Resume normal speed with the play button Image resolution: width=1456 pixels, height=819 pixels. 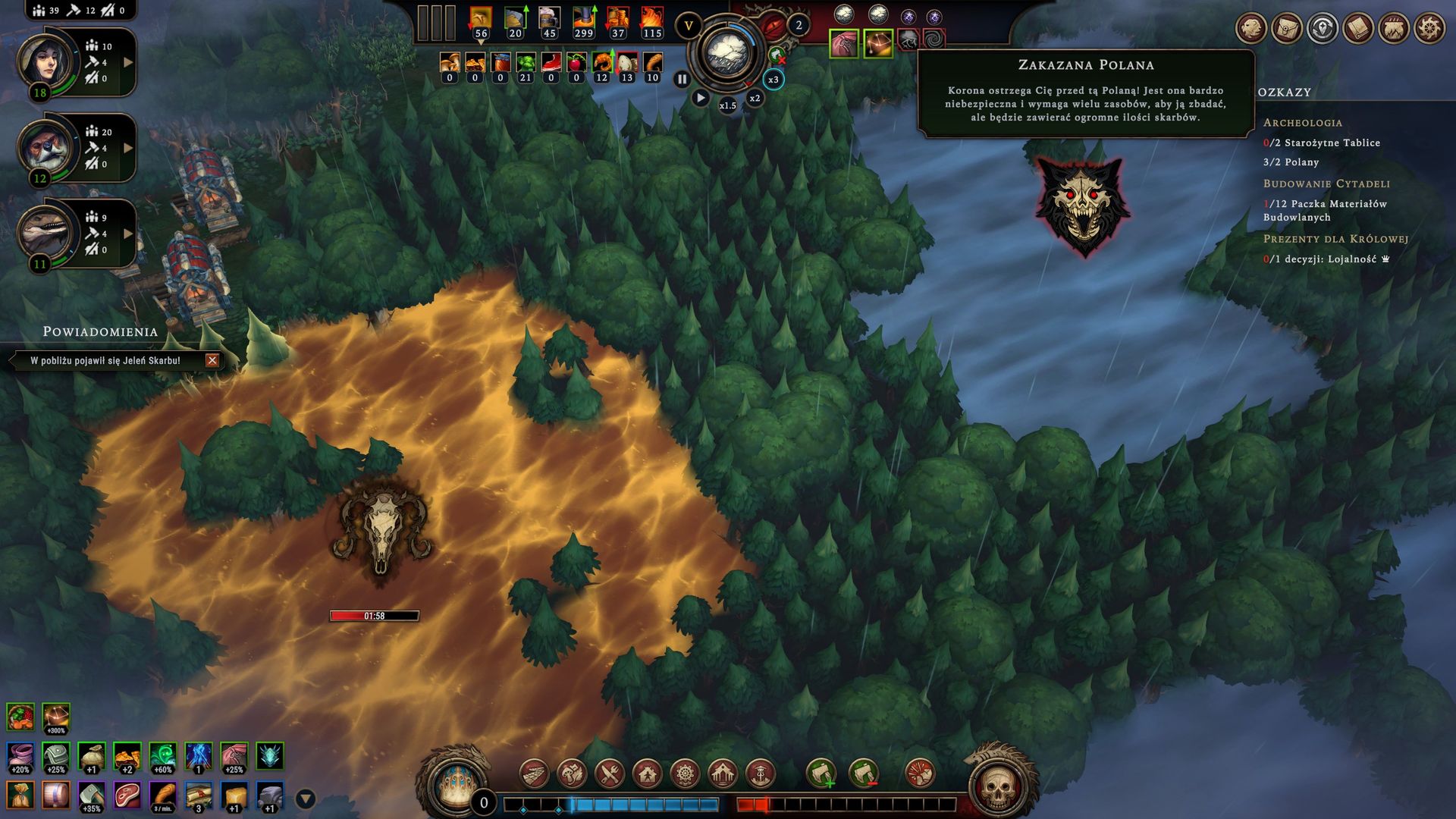tap(701, 98)
